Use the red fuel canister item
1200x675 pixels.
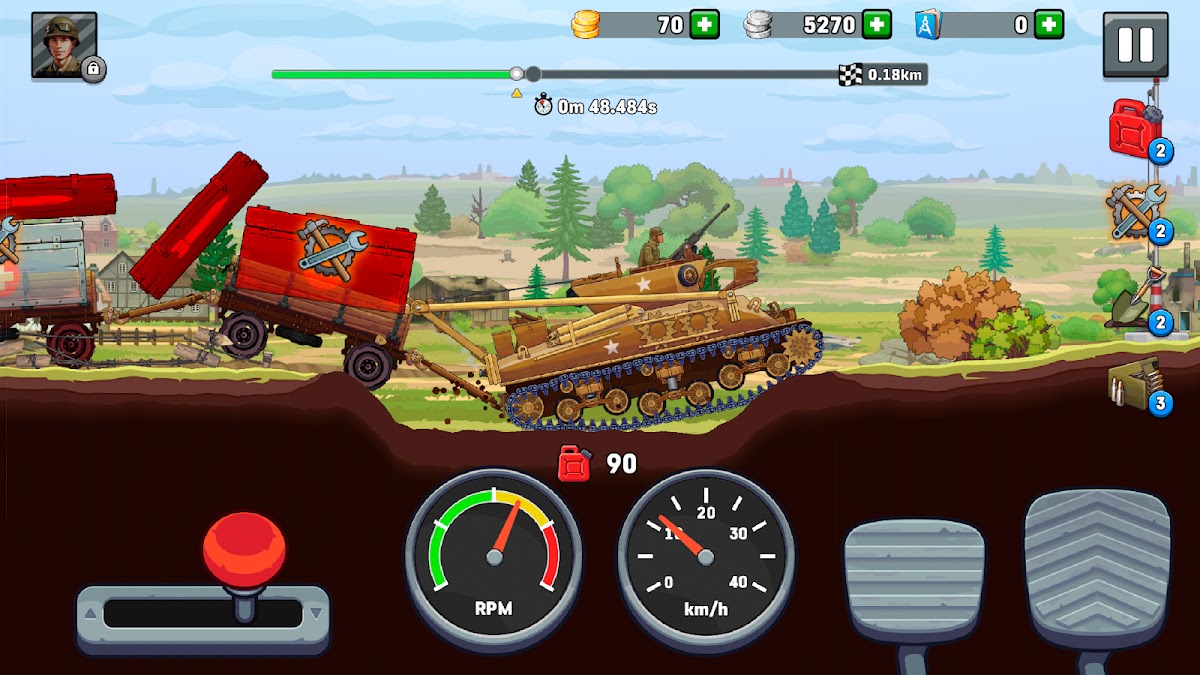point(1134,129)
